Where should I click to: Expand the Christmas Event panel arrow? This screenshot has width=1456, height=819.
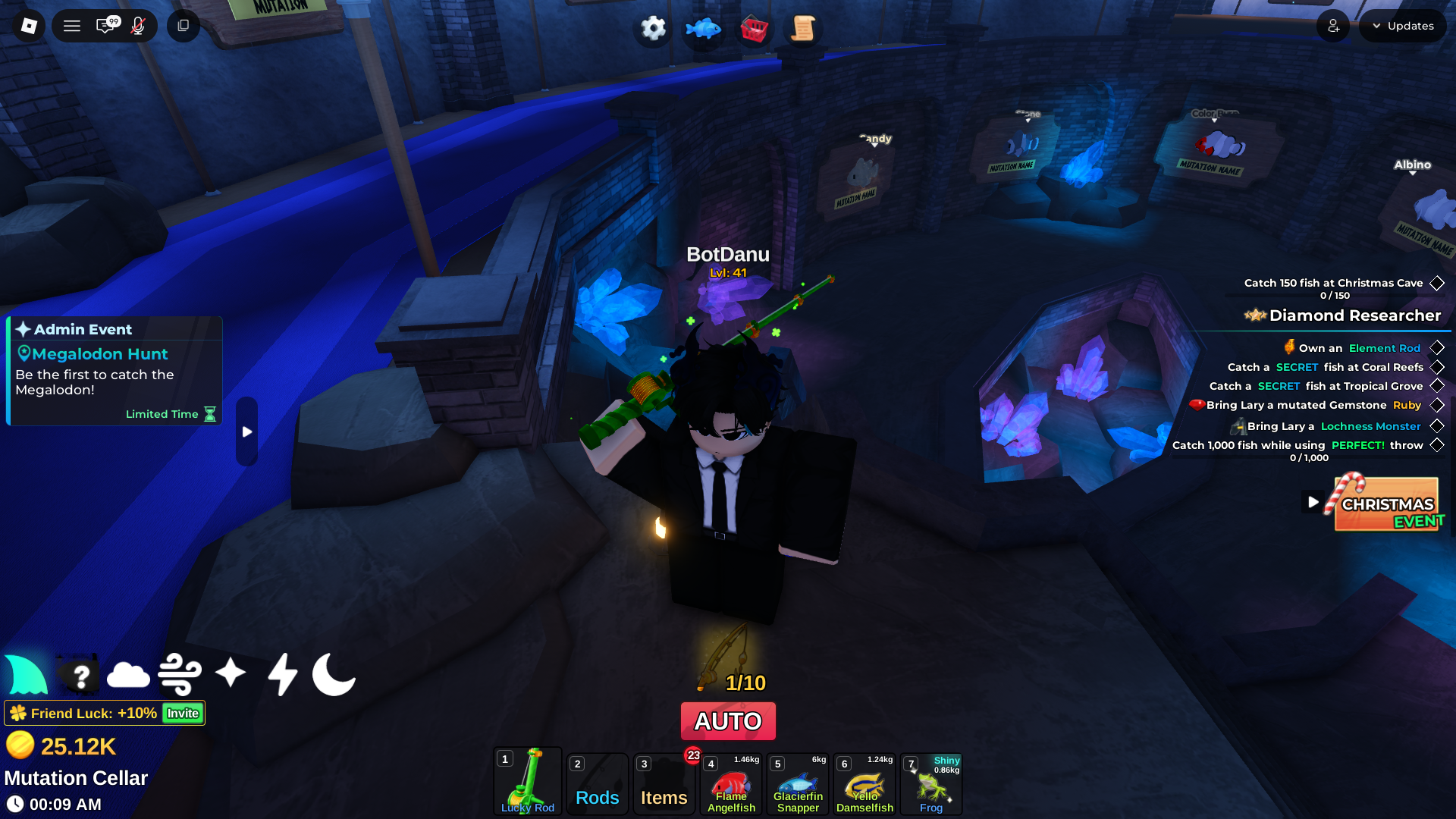click(x=1313, y=501)
